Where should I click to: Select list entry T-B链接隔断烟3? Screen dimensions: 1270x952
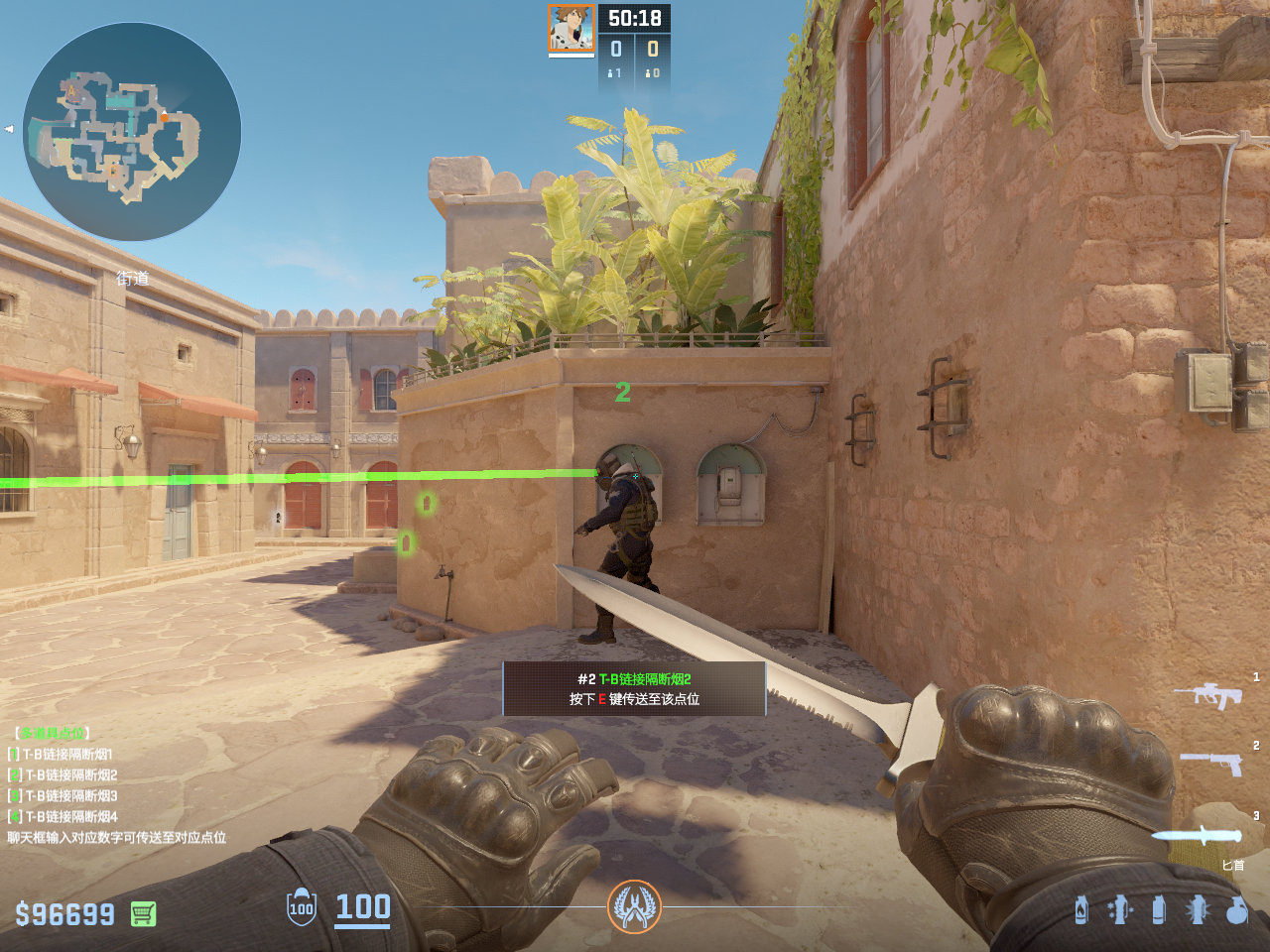(69, 796)
